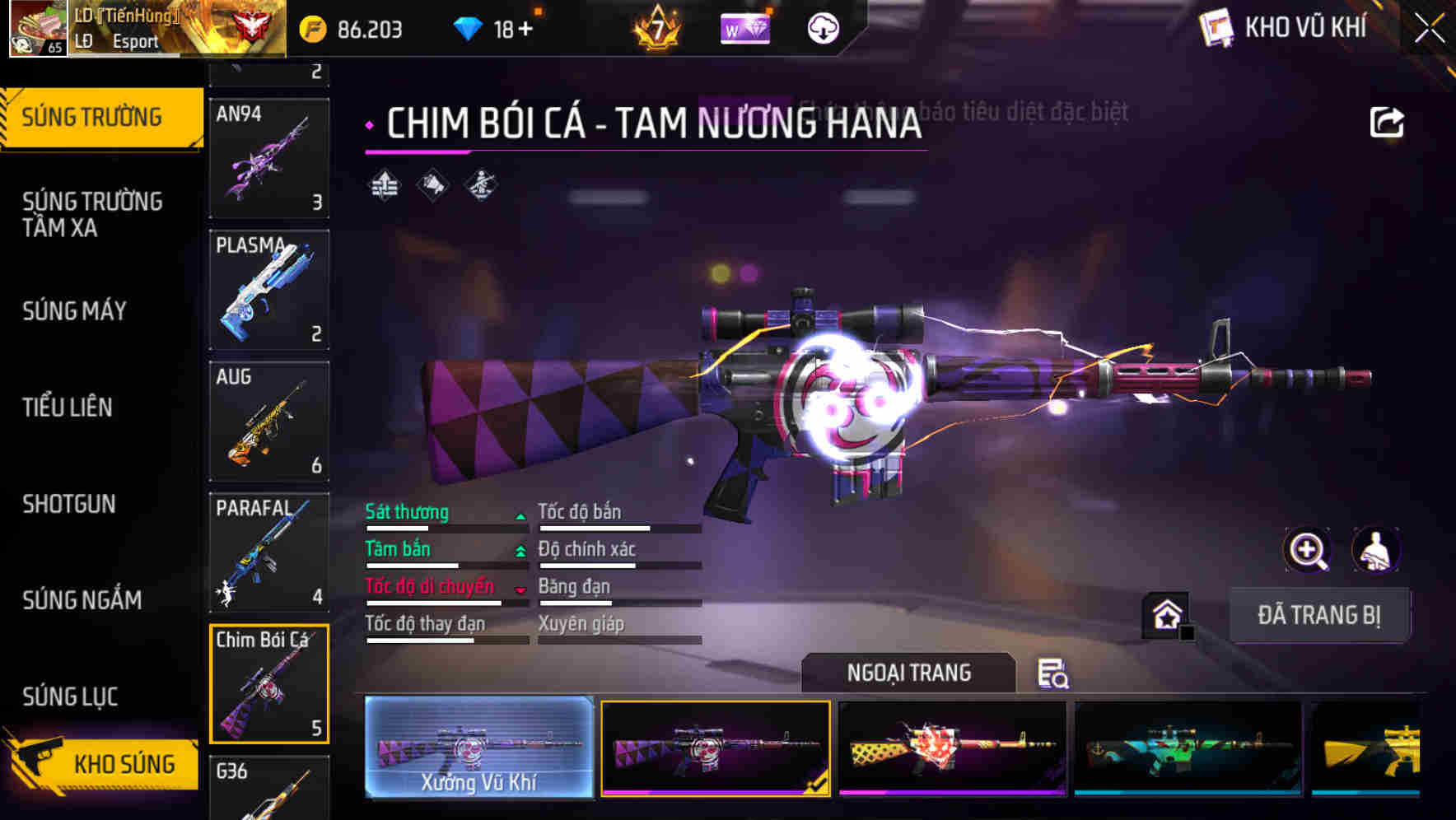This screenshot has height=820, width=1456.
Task: Open the Shotgun weapon category
Action: coord(69,504)
